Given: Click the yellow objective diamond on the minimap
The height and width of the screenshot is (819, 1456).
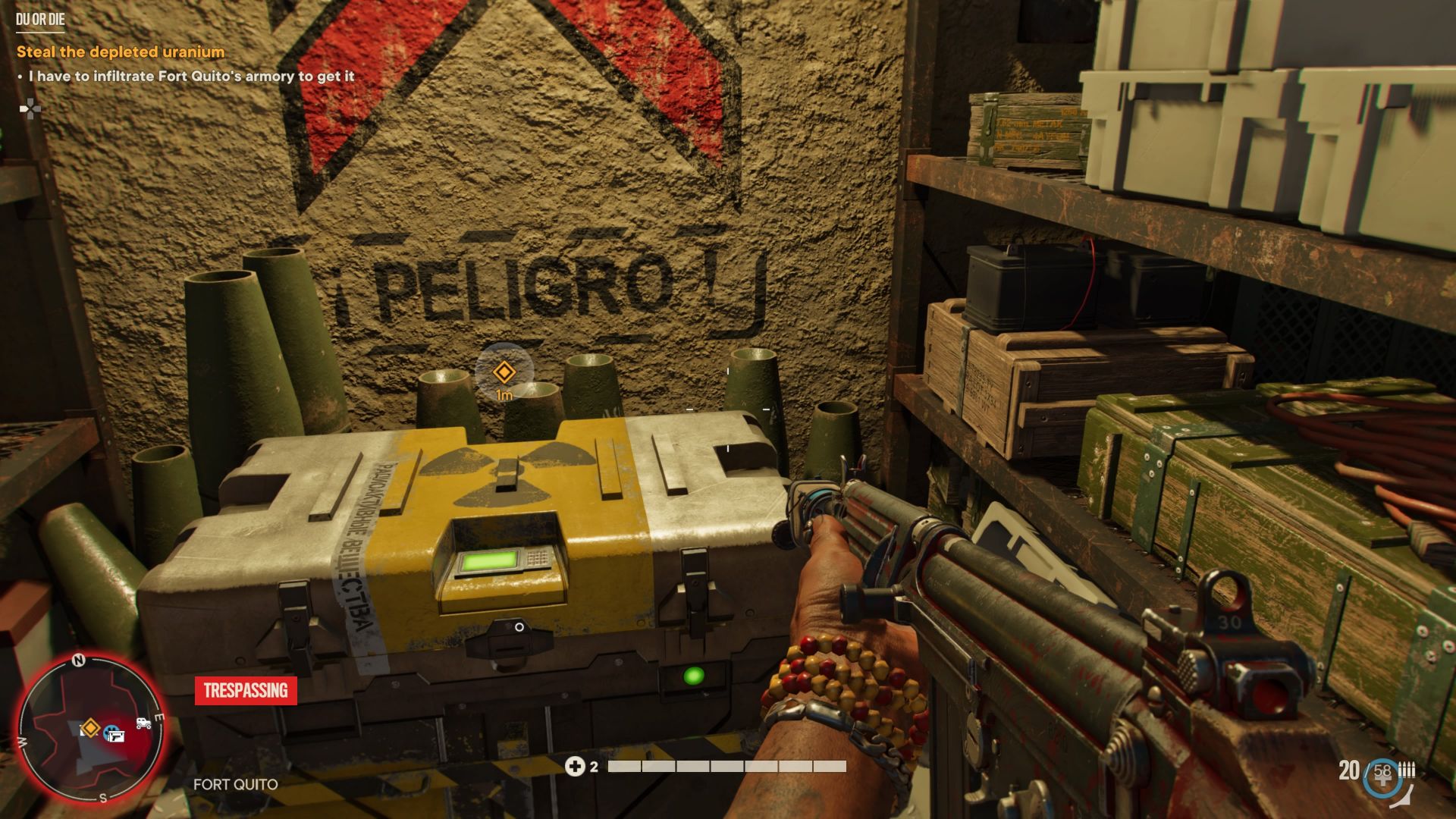Looking at the screenshot, I should (x=91, y=729).
